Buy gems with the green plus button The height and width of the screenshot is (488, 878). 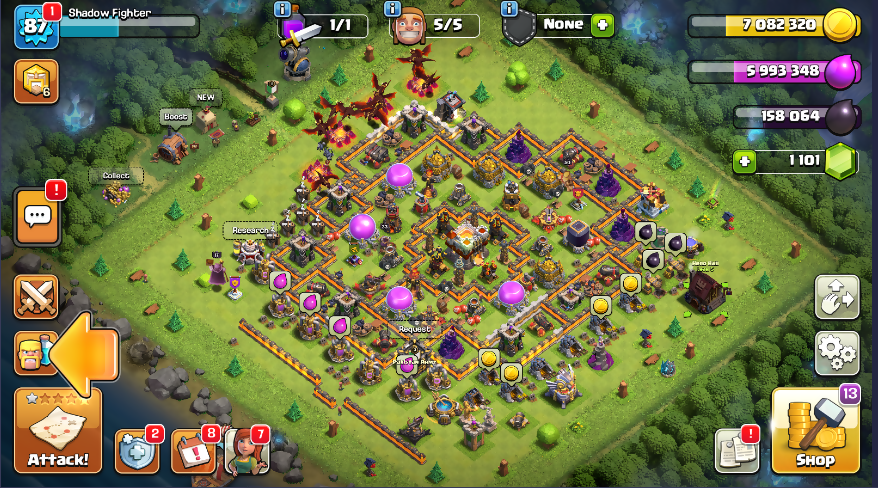[x=744, y=161]
